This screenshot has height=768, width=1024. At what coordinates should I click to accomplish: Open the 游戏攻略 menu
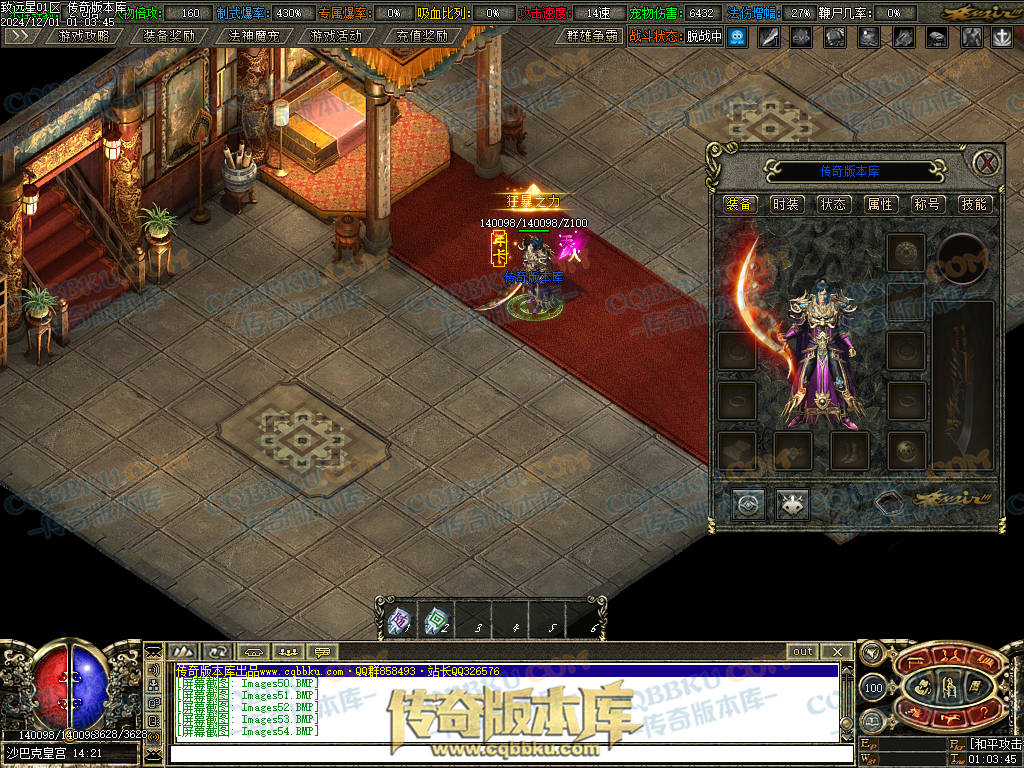(x=84, y=36)
